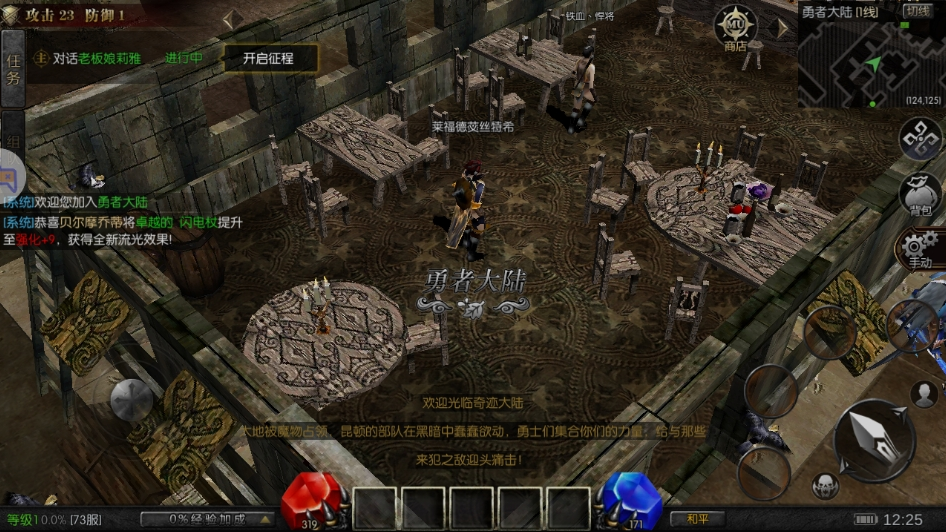Touch the virtual joystick knob
Image resolution: width=946 pixels, height=532 pixels.
click(x=131, y=400)
